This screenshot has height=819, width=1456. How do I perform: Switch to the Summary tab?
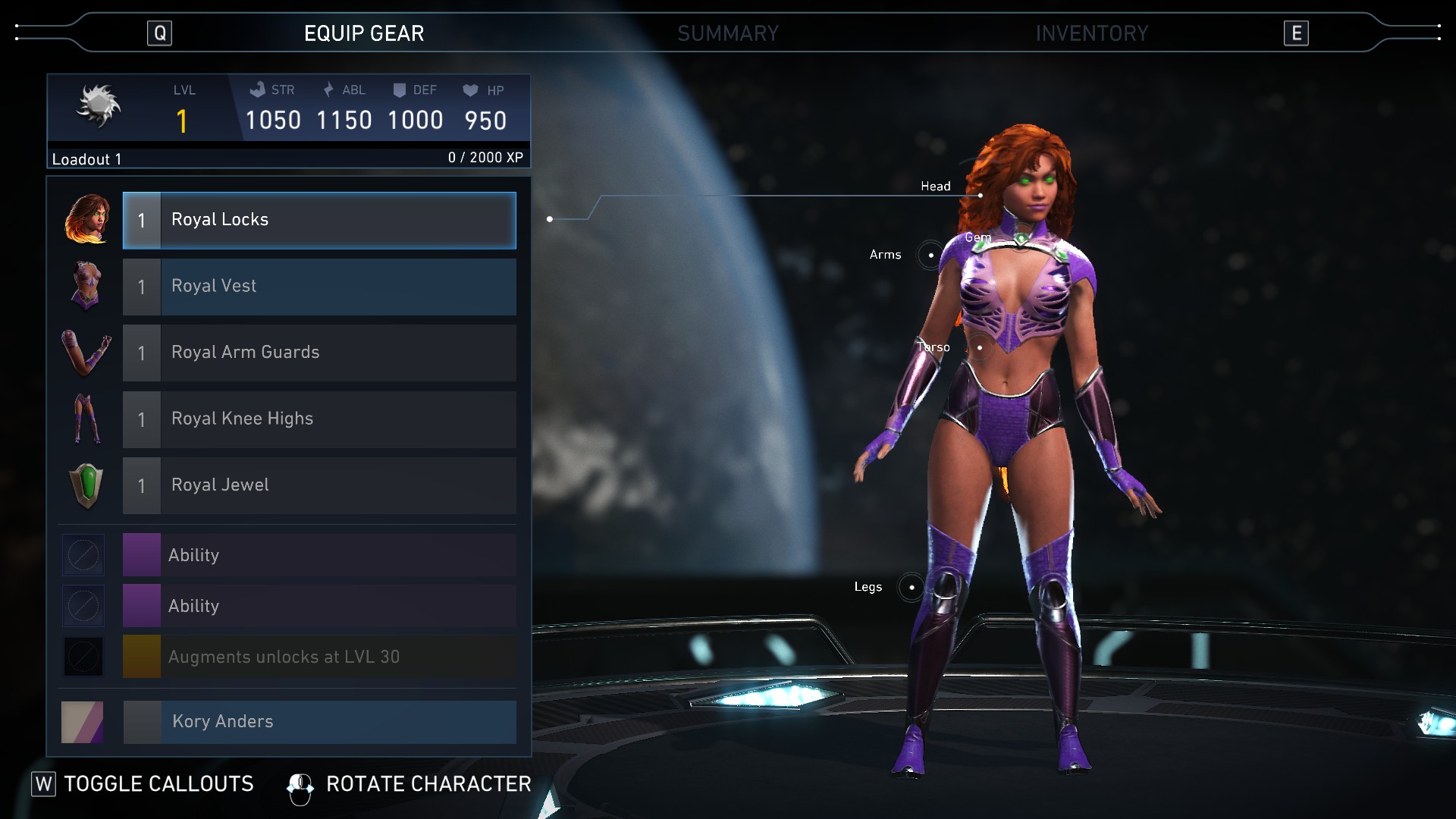[727, 33]
